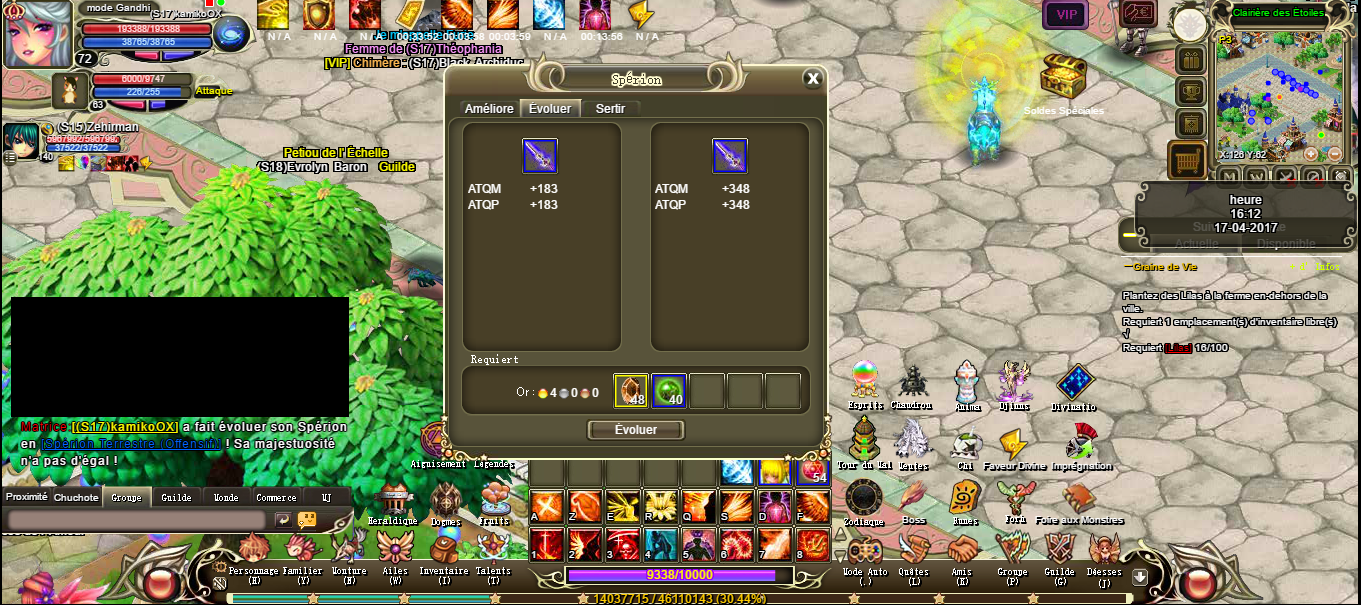
Task: Click the Évoluer confirm button
Action: click(x=636, y=430)
